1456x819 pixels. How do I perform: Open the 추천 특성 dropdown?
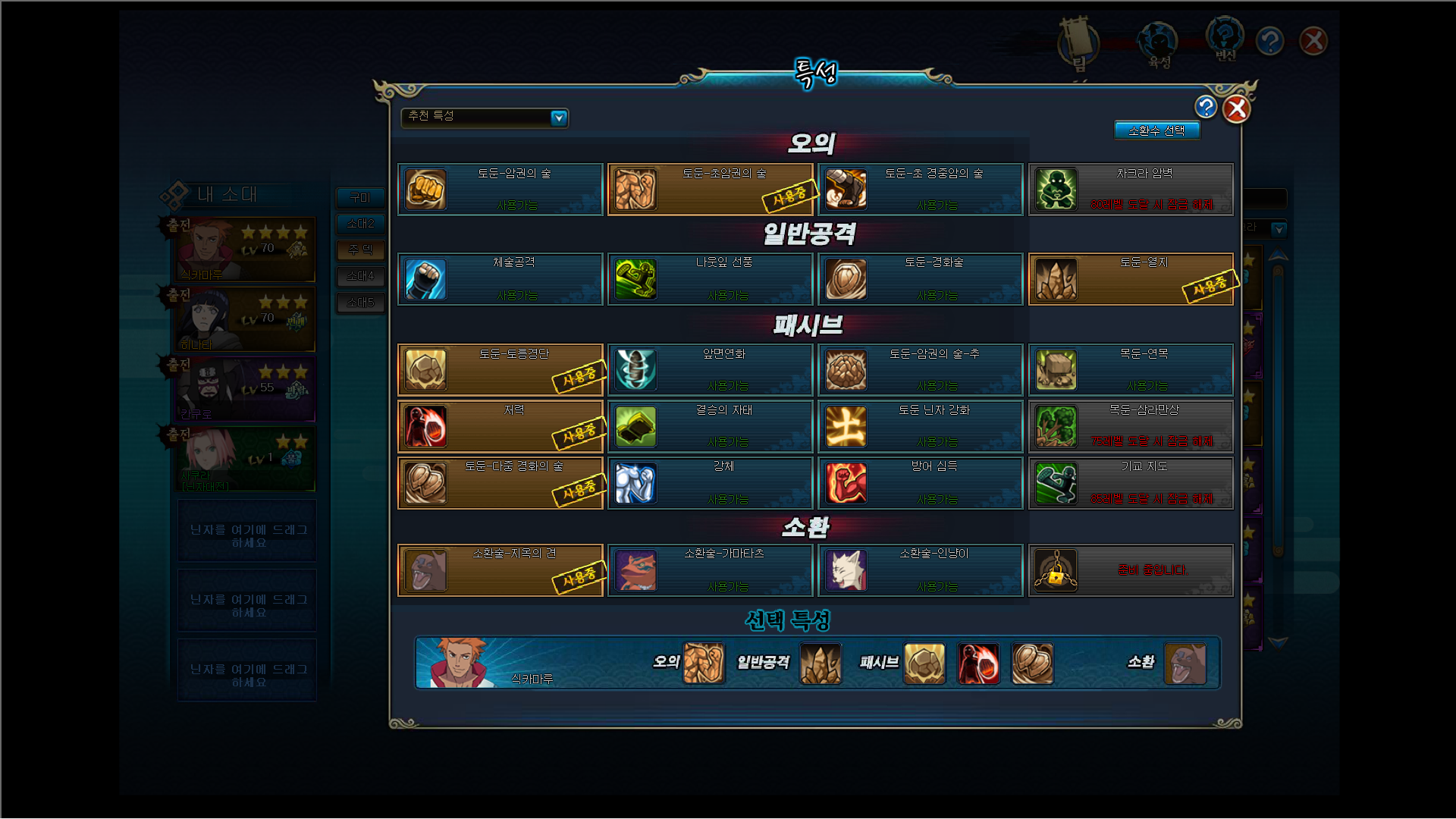(x=559, y=118)
